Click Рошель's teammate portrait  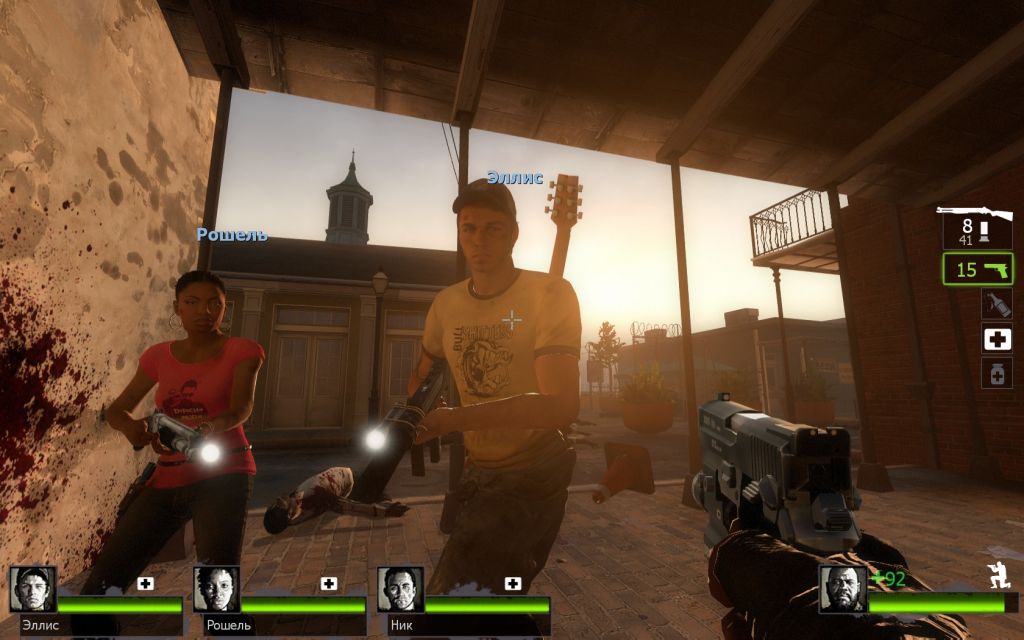216,589
